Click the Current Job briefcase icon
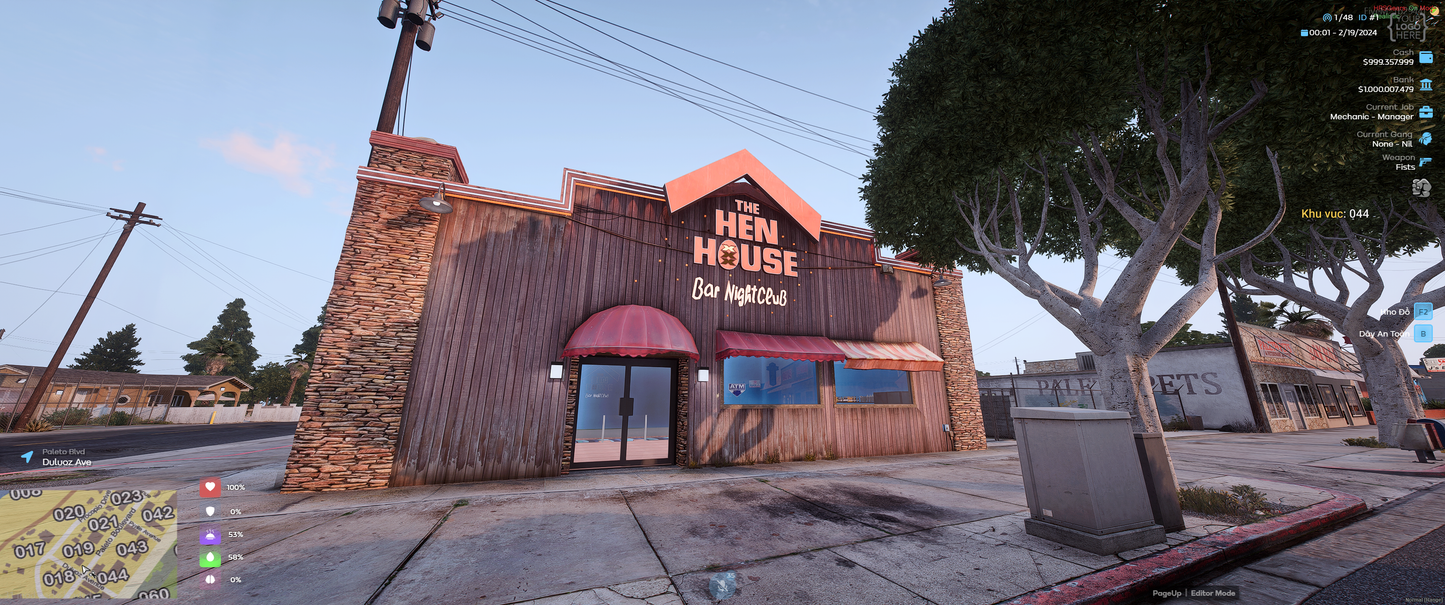 click(1425, 112)
